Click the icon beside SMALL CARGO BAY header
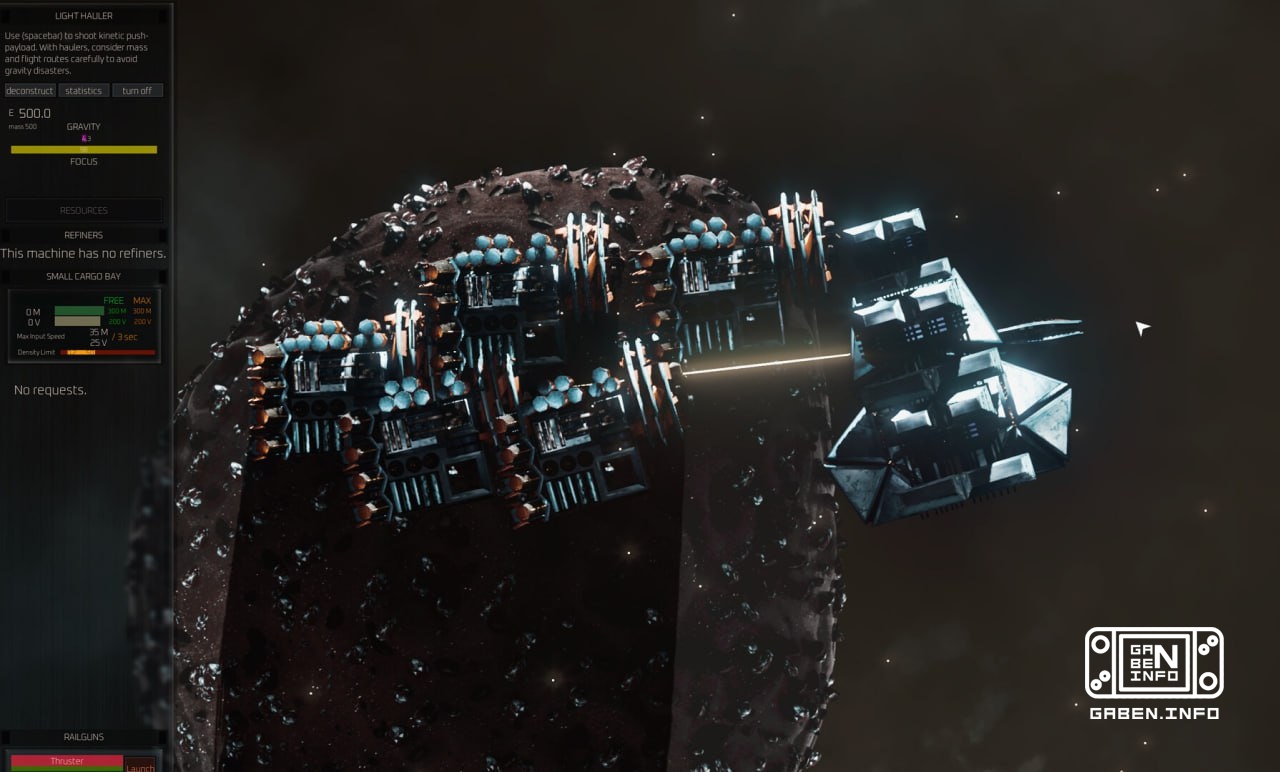Screen dimensions: 1280x772 pos(4,276)
